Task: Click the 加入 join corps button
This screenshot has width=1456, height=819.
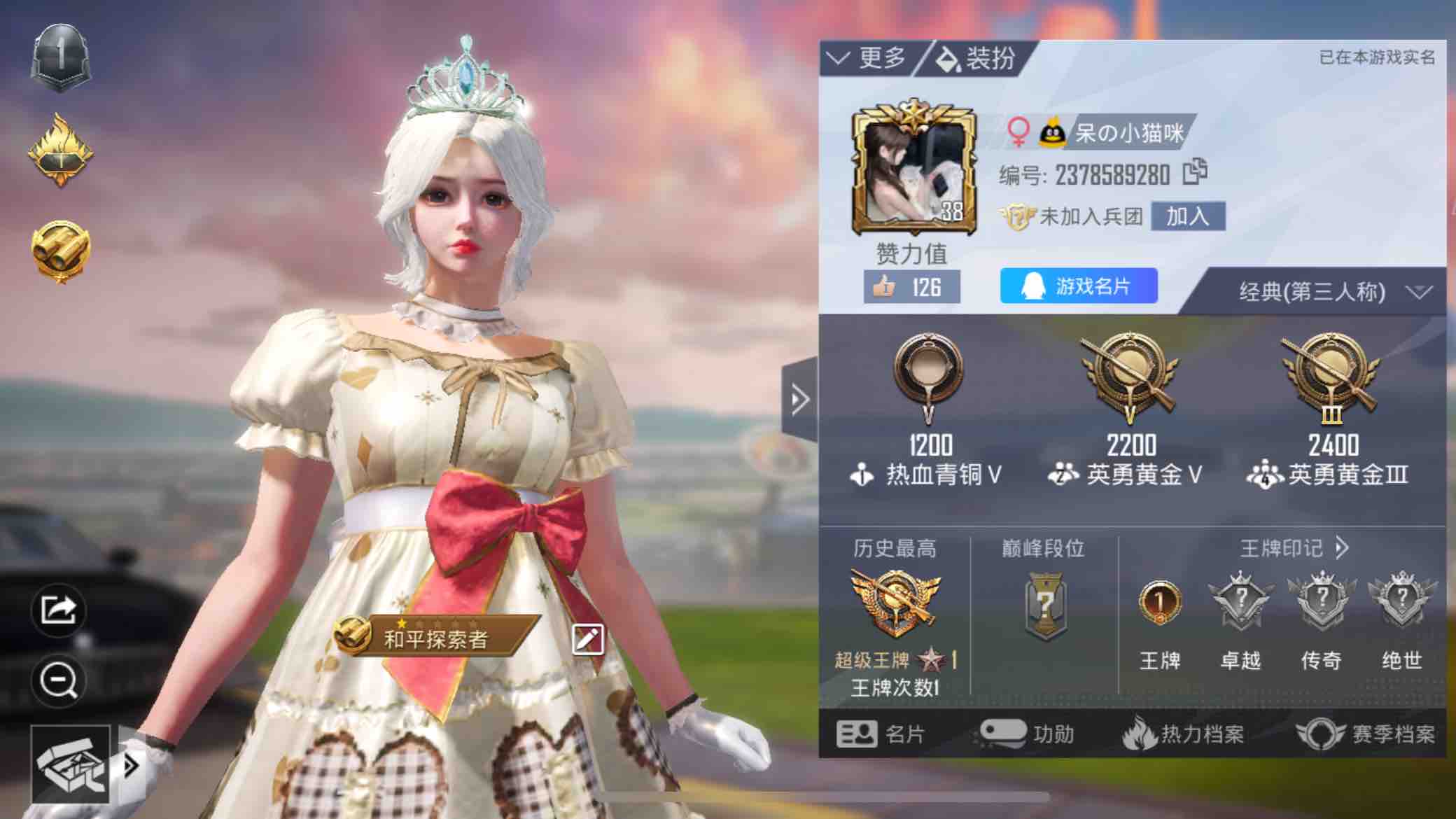Action: (x=1187, y=216)
